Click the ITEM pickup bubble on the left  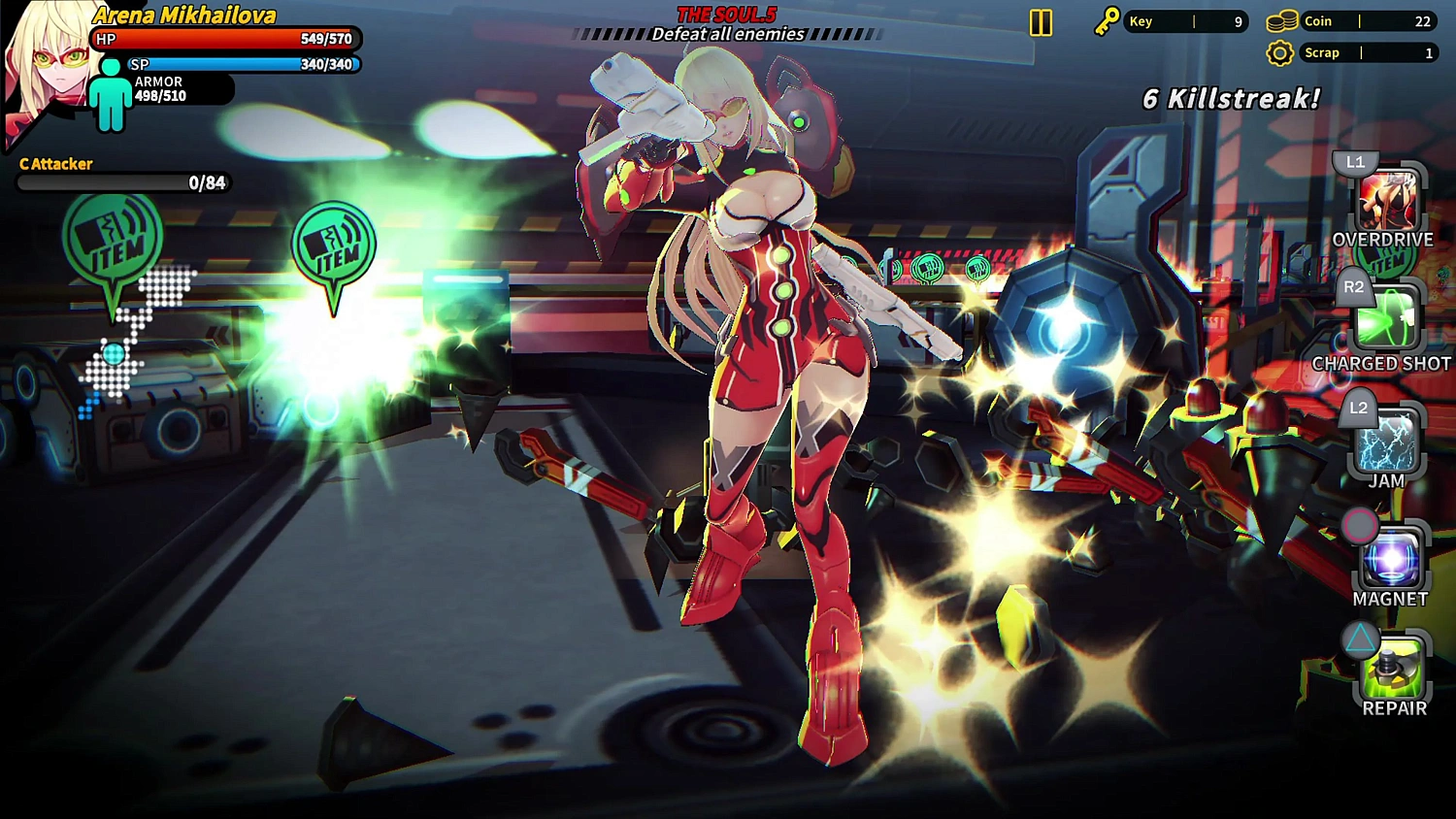tap(114, 238)
